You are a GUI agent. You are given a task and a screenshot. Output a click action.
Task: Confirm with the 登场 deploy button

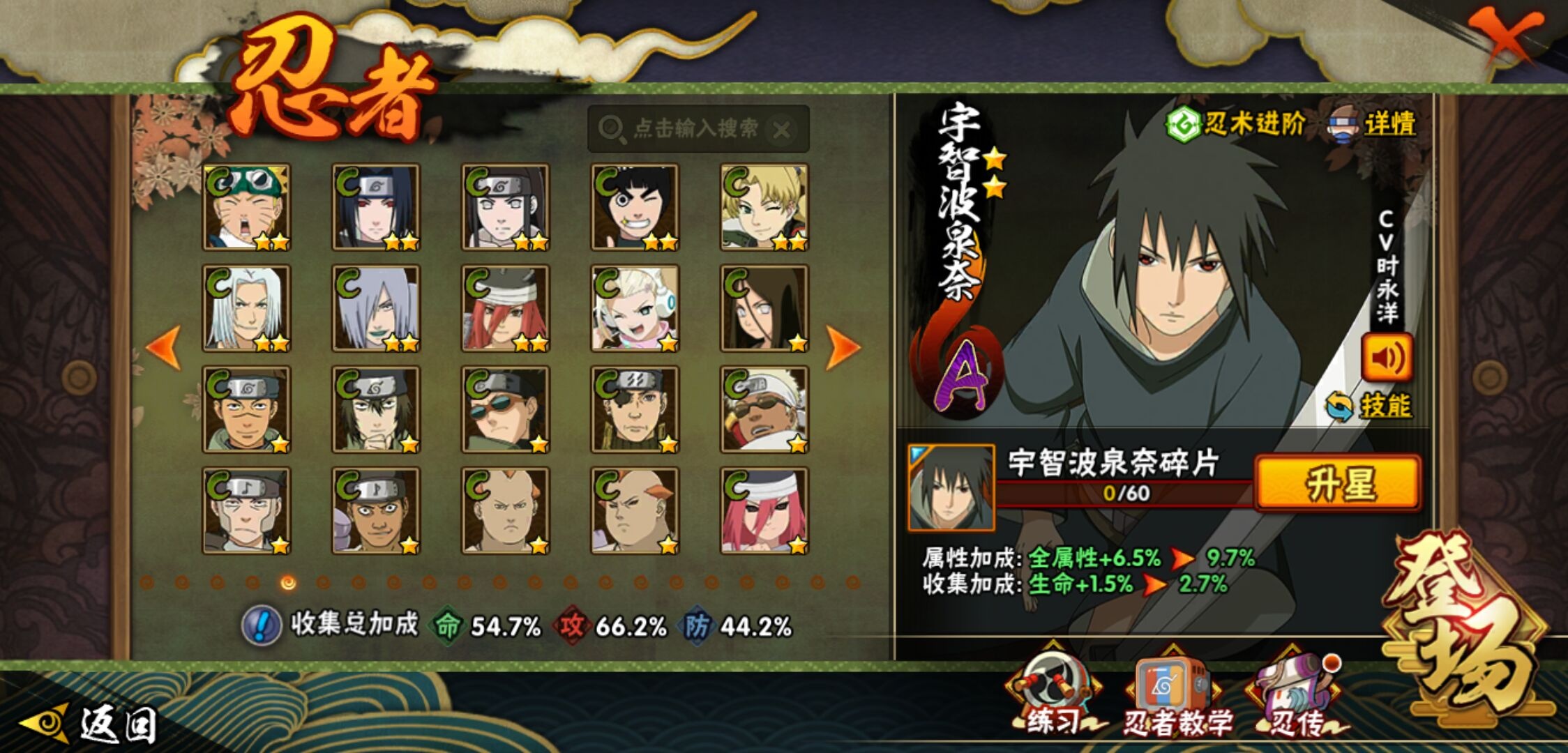tap(1465, 627)
